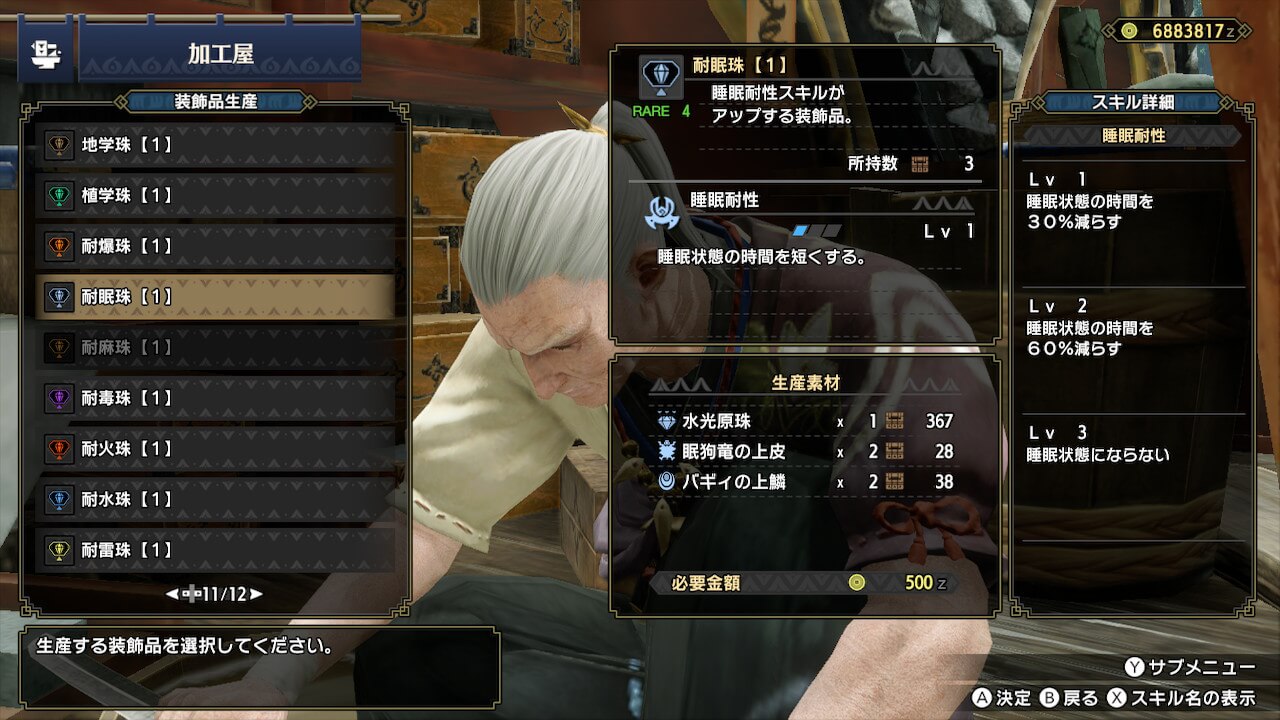Image resolution: width=1280 pixels, height=720 pixels.
Task: Choose 植学珠【1】 from the list
Action: pyautogui.click(x=215, y=196)
